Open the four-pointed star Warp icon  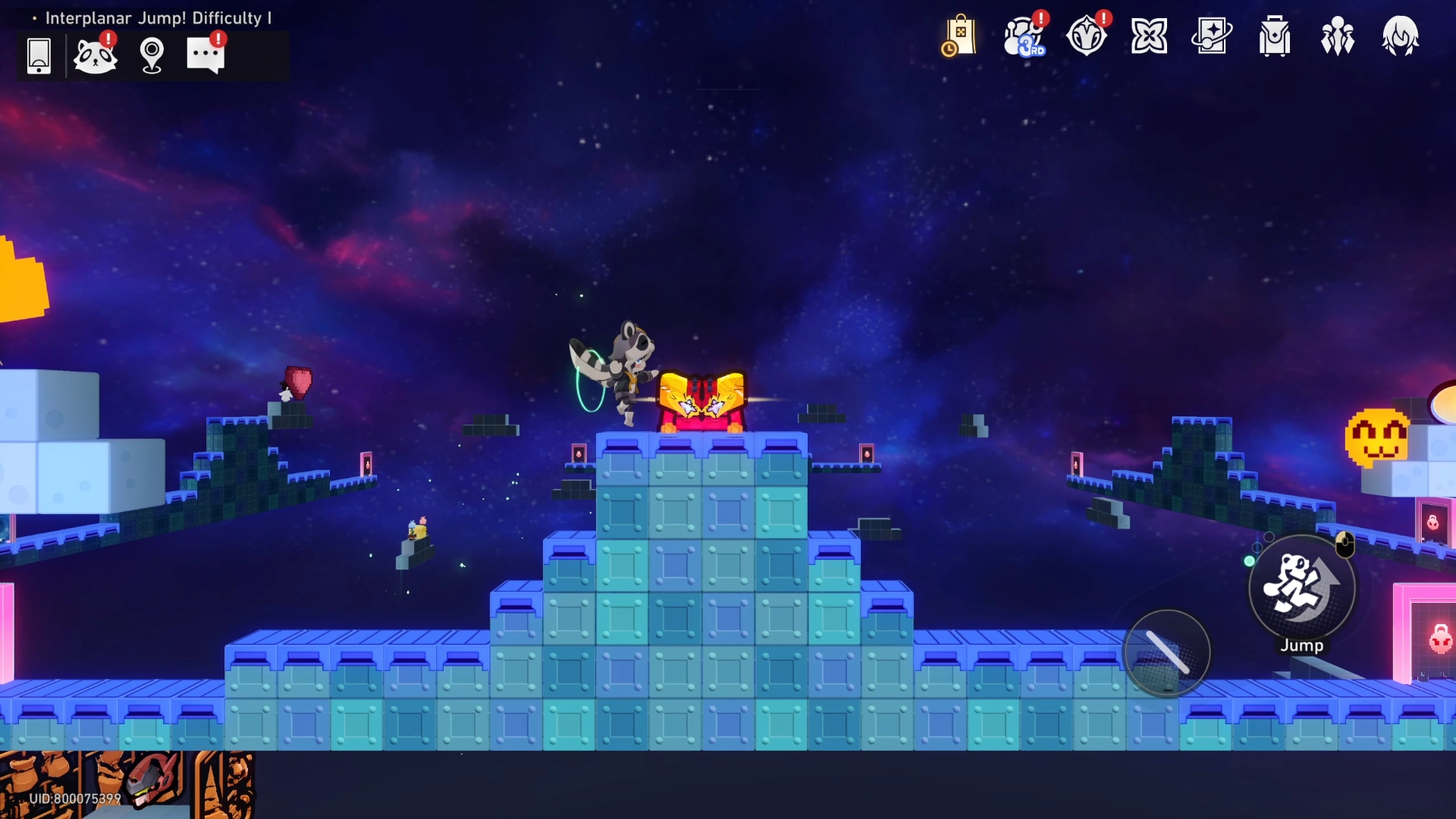pyautogui.click(x=1149, y=36)
